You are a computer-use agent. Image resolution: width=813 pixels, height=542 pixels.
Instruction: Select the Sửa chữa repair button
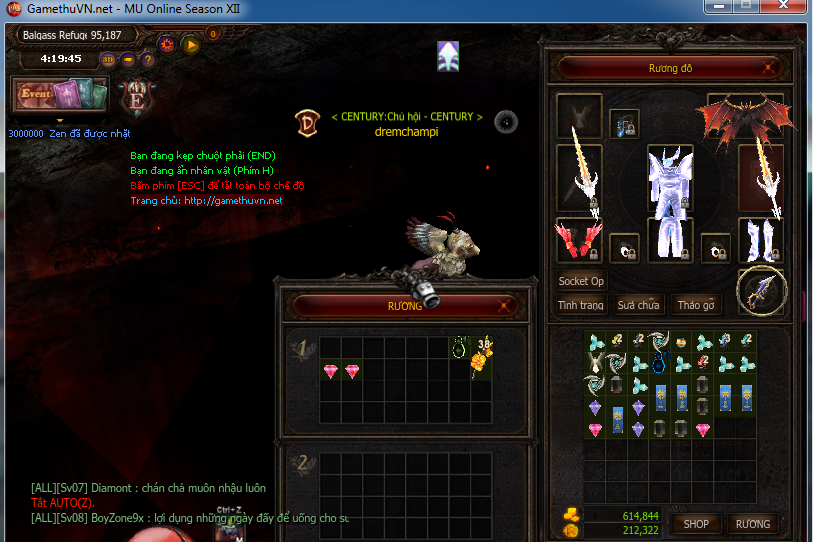pyautogui.click(x=638, y=305)
